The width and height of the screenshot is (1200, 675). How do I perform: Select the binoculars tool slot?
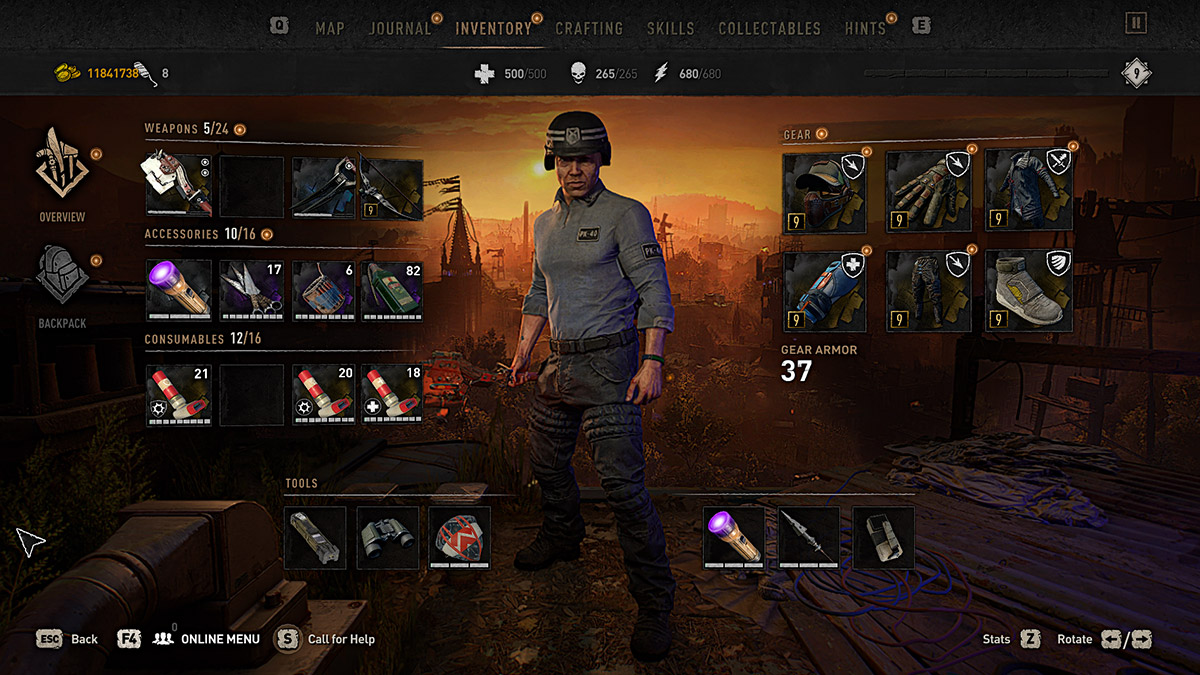pos(387,538)
